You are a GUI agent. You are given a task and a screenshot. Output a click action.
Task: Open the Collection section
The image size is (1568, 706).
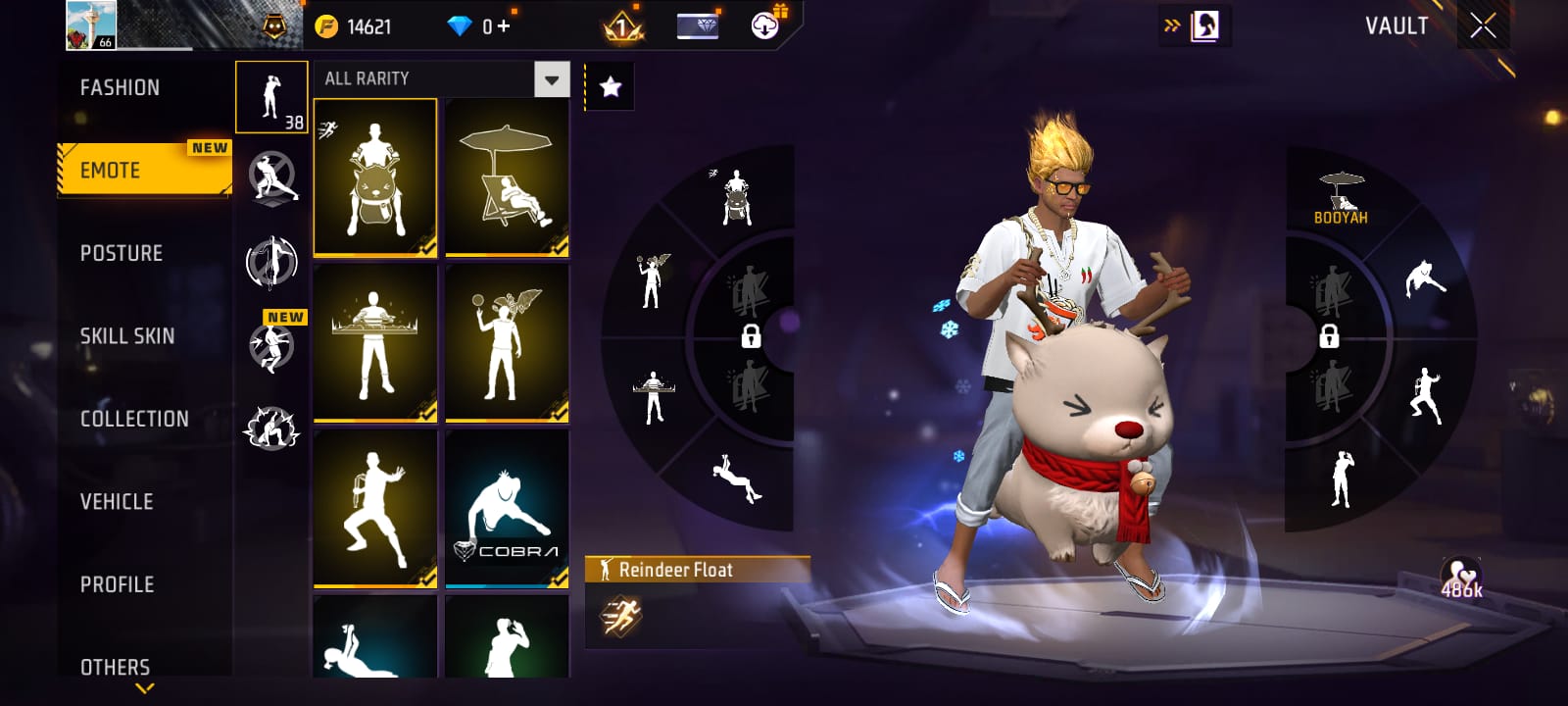tap(134, 419)
